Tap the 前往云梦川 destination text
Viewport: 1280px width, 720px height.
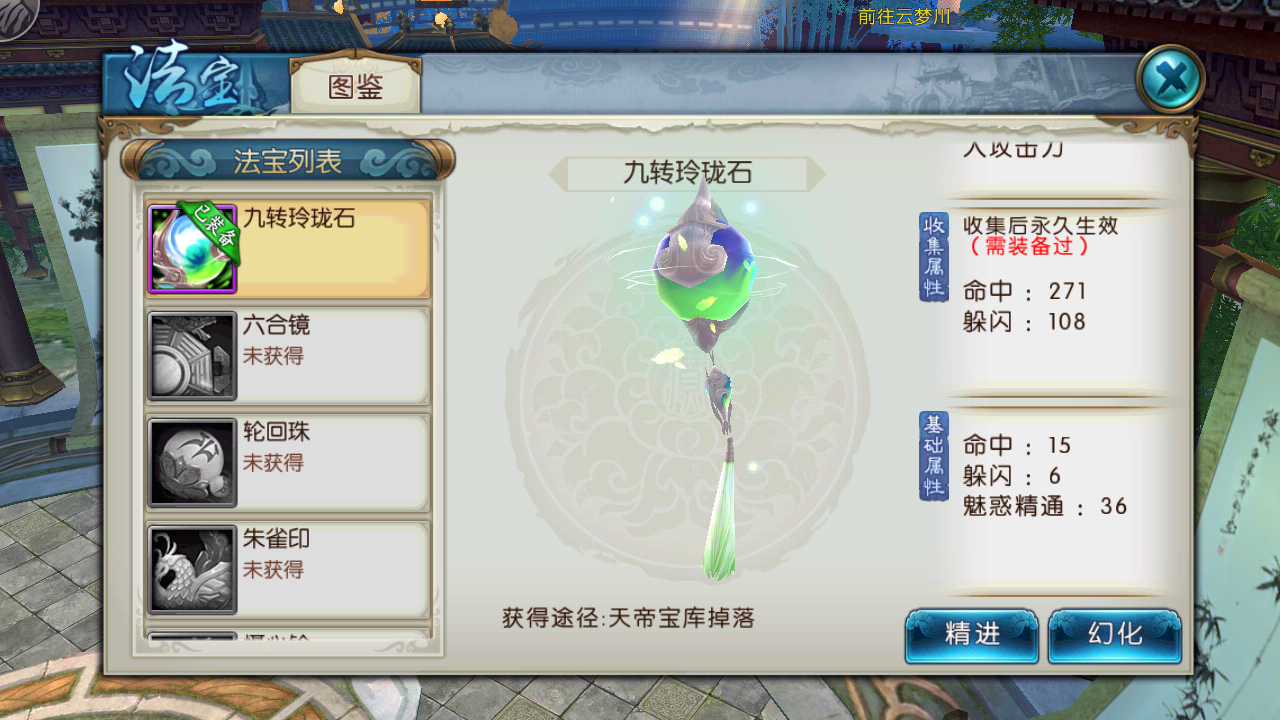[x=903, y=17]
